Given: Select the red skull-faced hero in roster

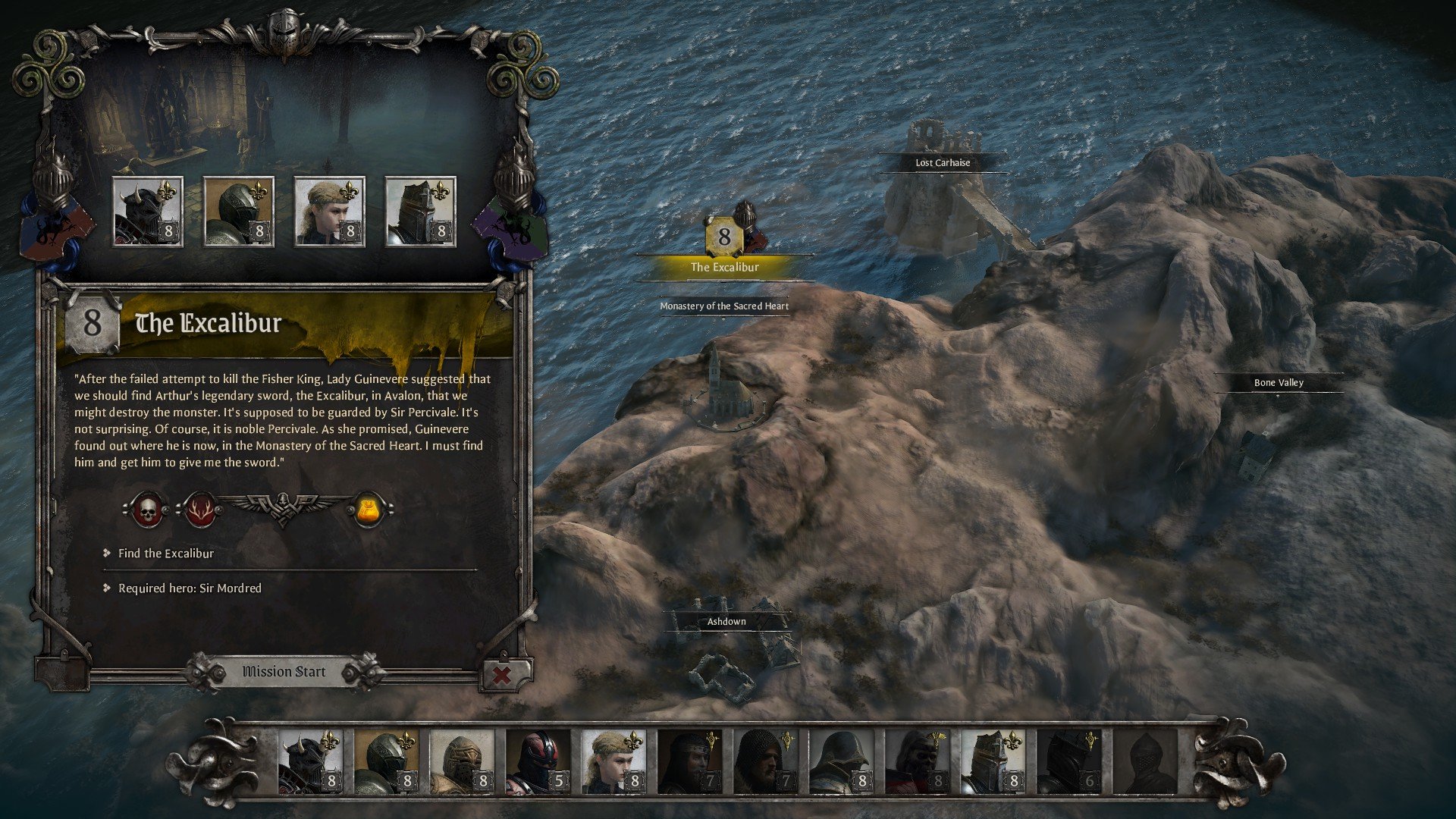Looking at the screenshot, I should [917, 761].
